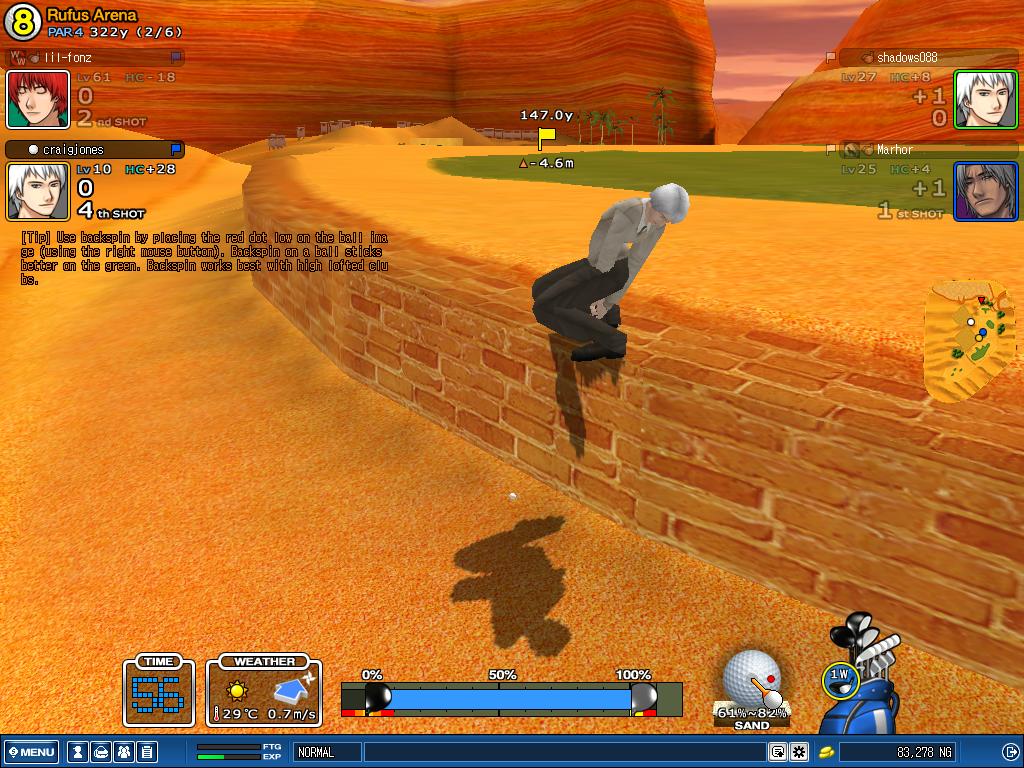Screen dimensions: 1024x768
Task: Select the NORMAL chat mode box
Action: tap(327, 752)
